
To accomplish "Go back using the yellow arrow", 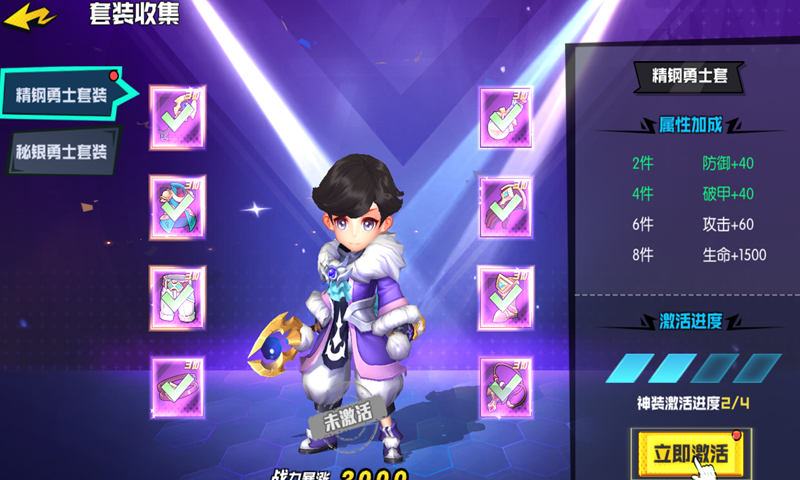I will click(28, 17).
